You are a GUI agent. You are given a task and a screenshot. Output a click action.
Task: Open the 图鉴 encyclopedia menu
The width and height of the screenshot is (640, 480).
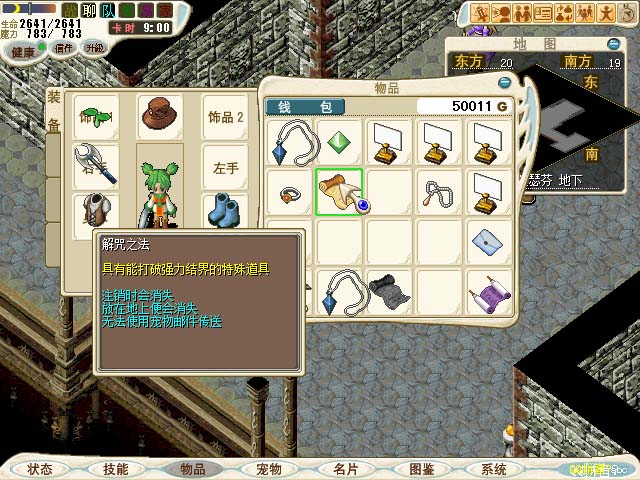click(421, 468)
